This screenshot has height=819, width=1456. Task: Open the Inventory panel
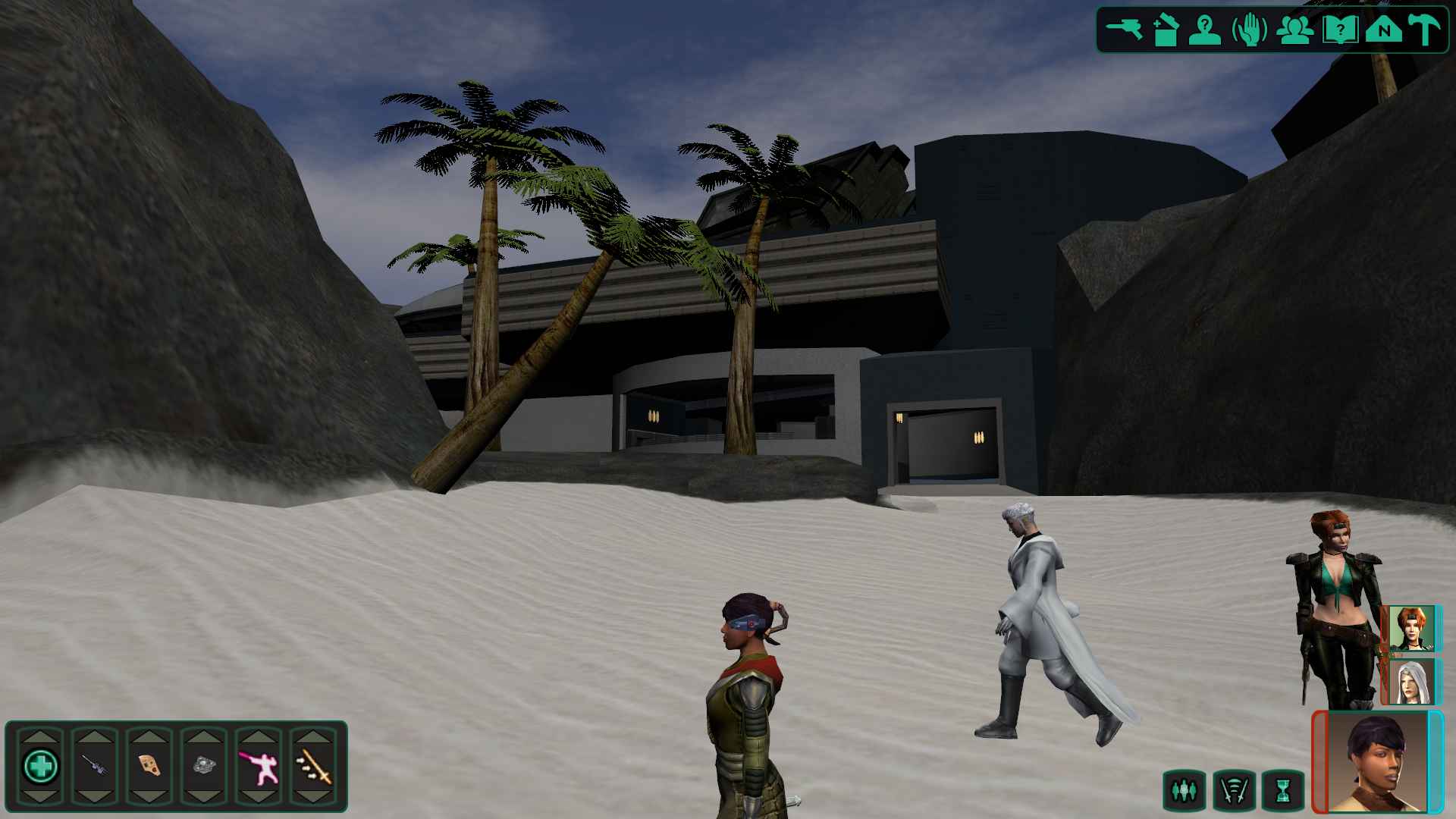click(1165, 28)
